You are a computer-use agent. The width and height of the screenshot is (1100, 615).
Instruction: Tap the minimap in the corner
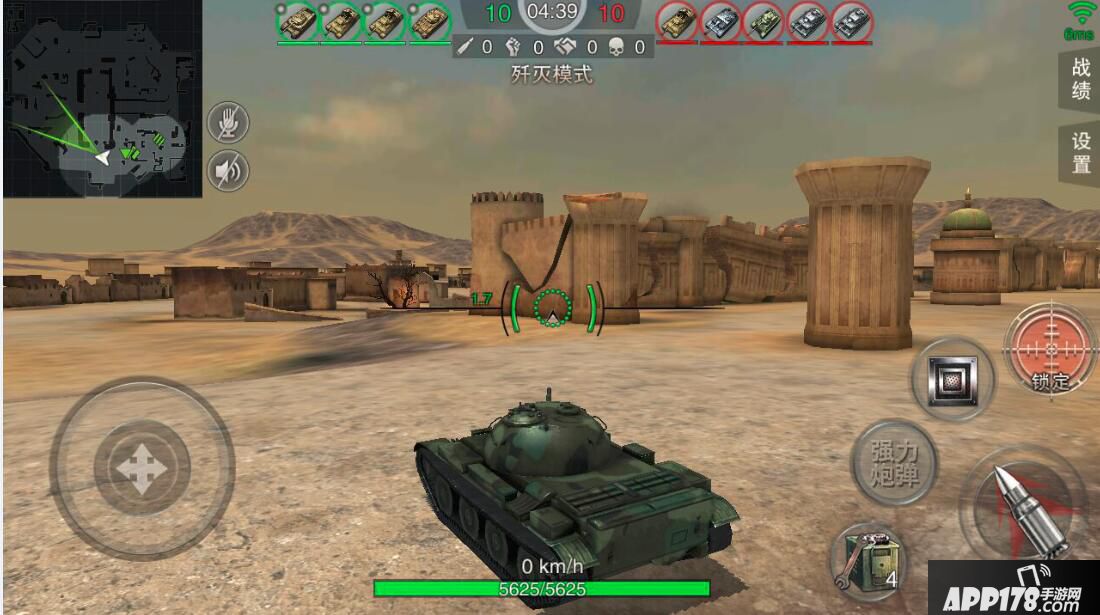(102, 98)
